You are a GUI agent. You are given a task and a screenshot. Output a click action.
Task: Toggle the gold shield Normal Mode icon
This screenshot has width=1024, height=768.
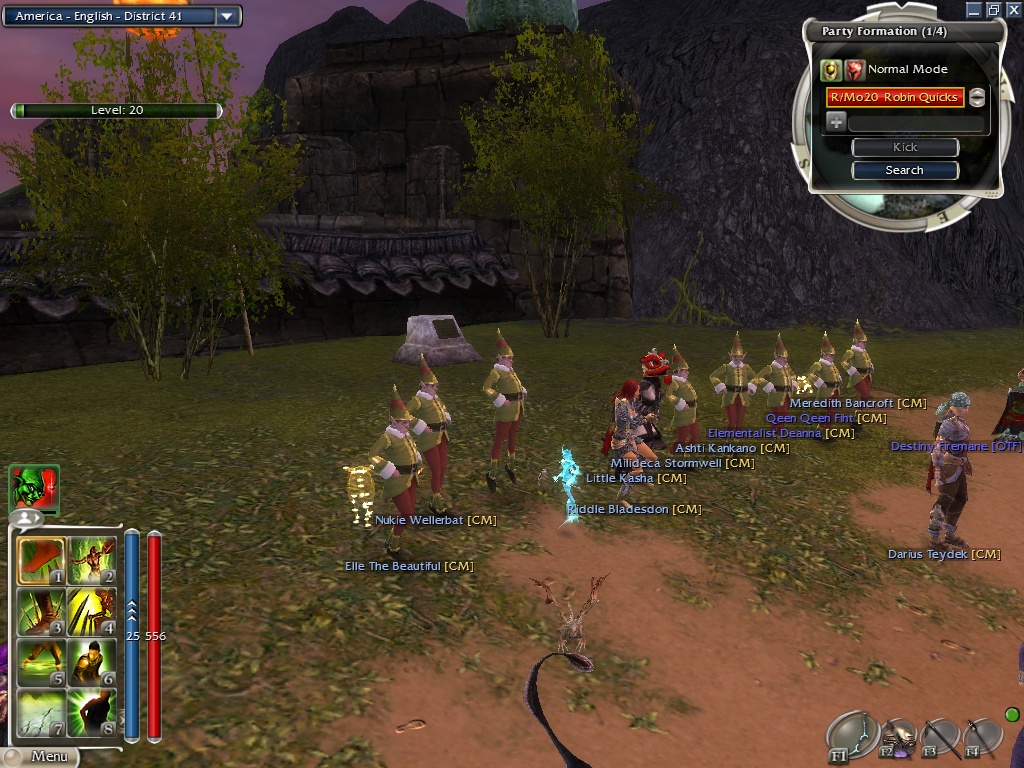(830, 69)
